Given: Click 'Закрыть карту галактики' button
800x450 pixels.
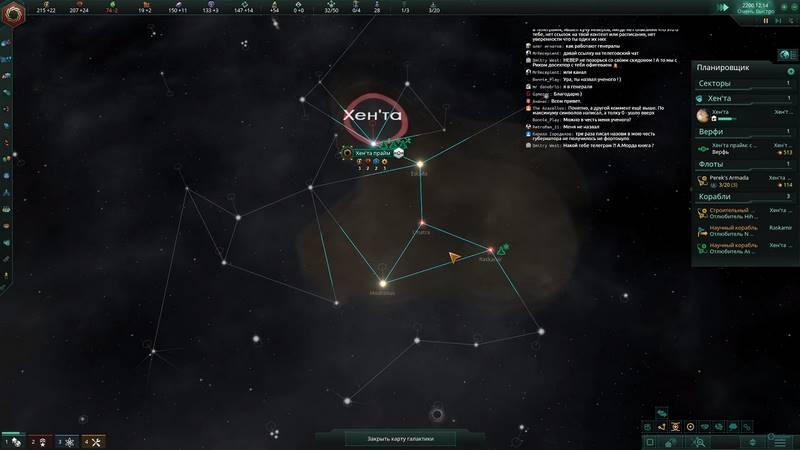Looking at the screenshot, I should [x=400, y=438].
